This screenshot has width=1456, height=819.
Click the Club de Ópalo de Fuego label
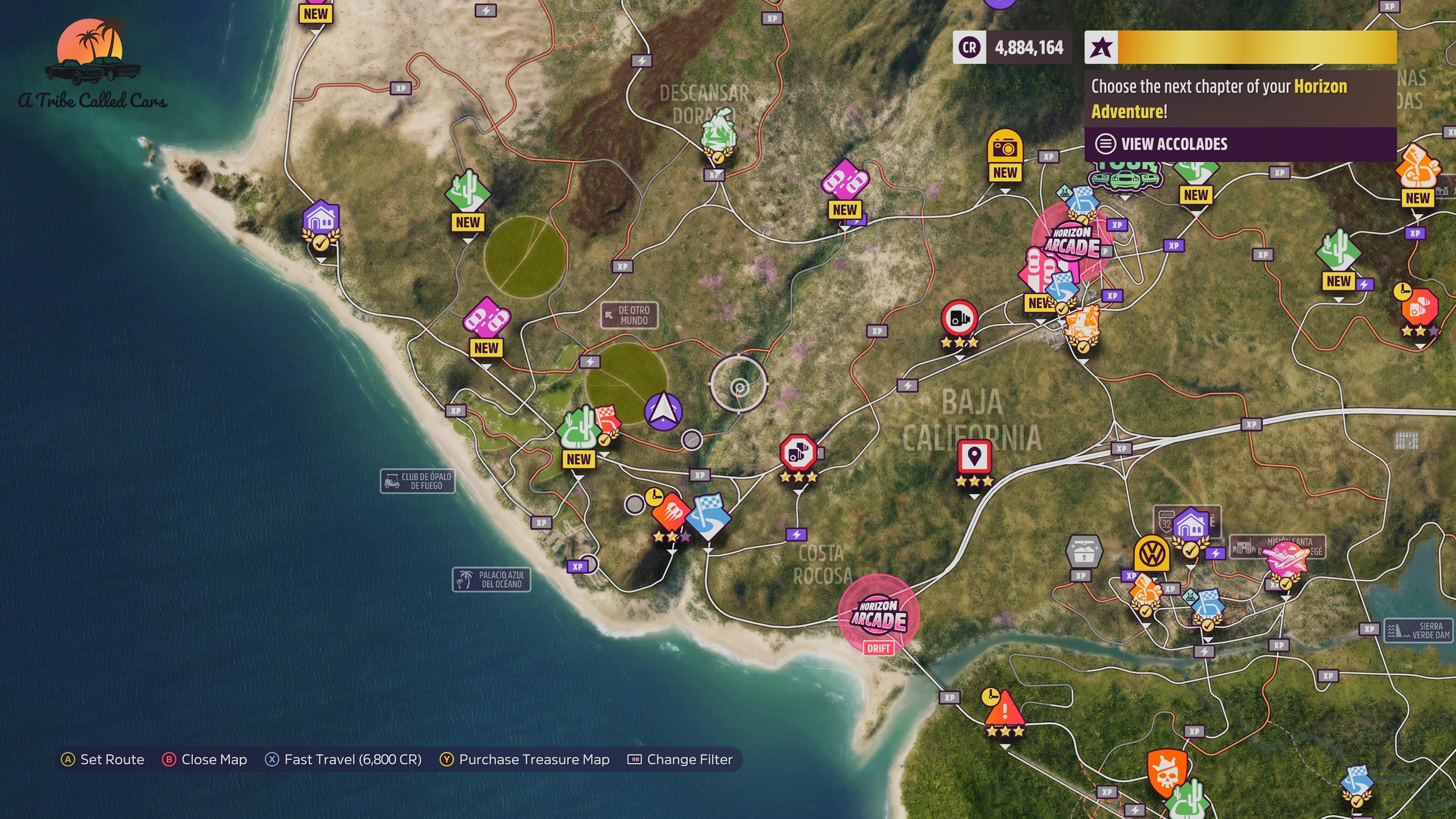point(418,481)
